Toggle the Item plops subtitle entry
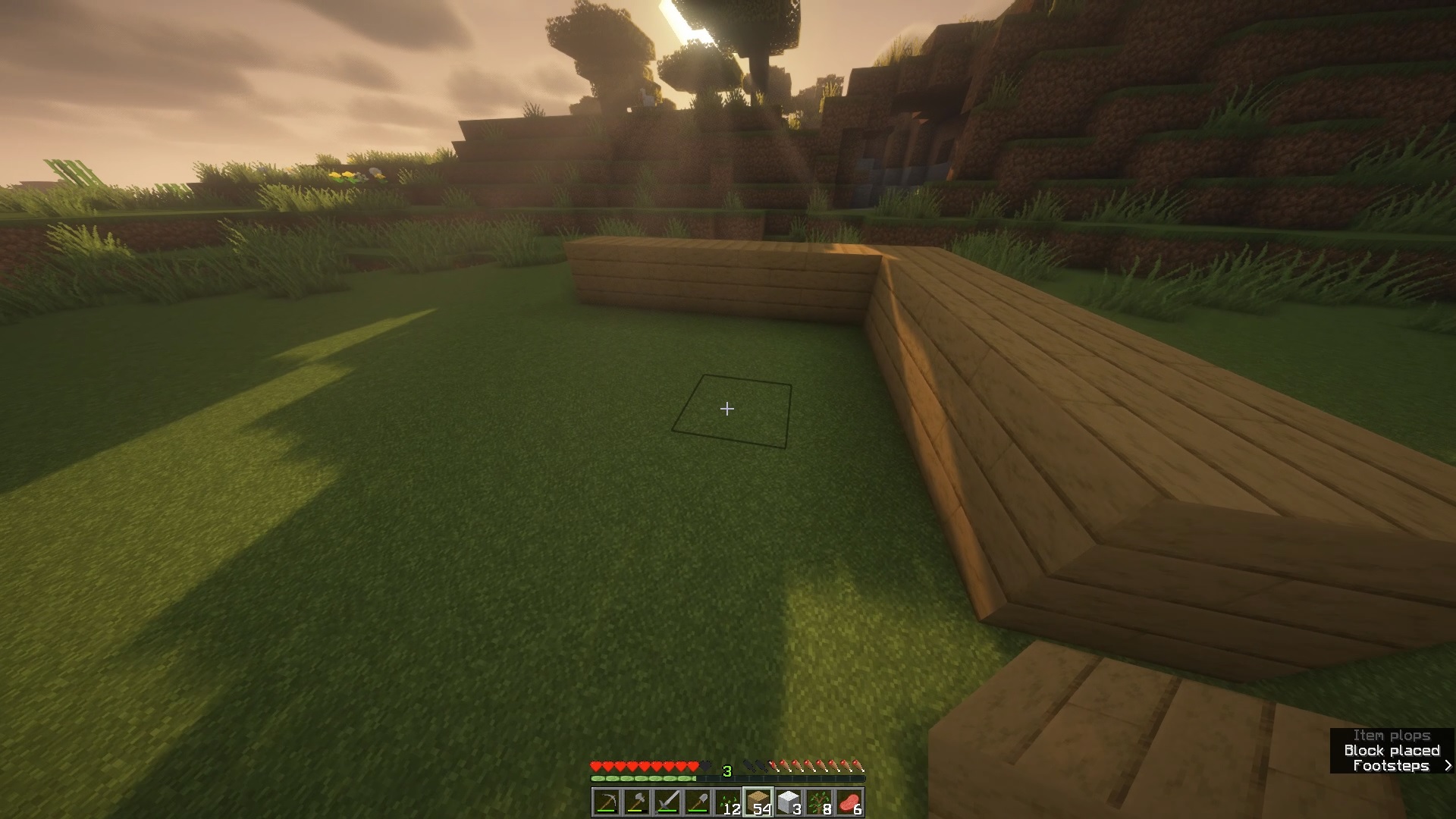The width and height of the screenshot is (1456, 819). pyautogui.click(x=1392, y=735)
